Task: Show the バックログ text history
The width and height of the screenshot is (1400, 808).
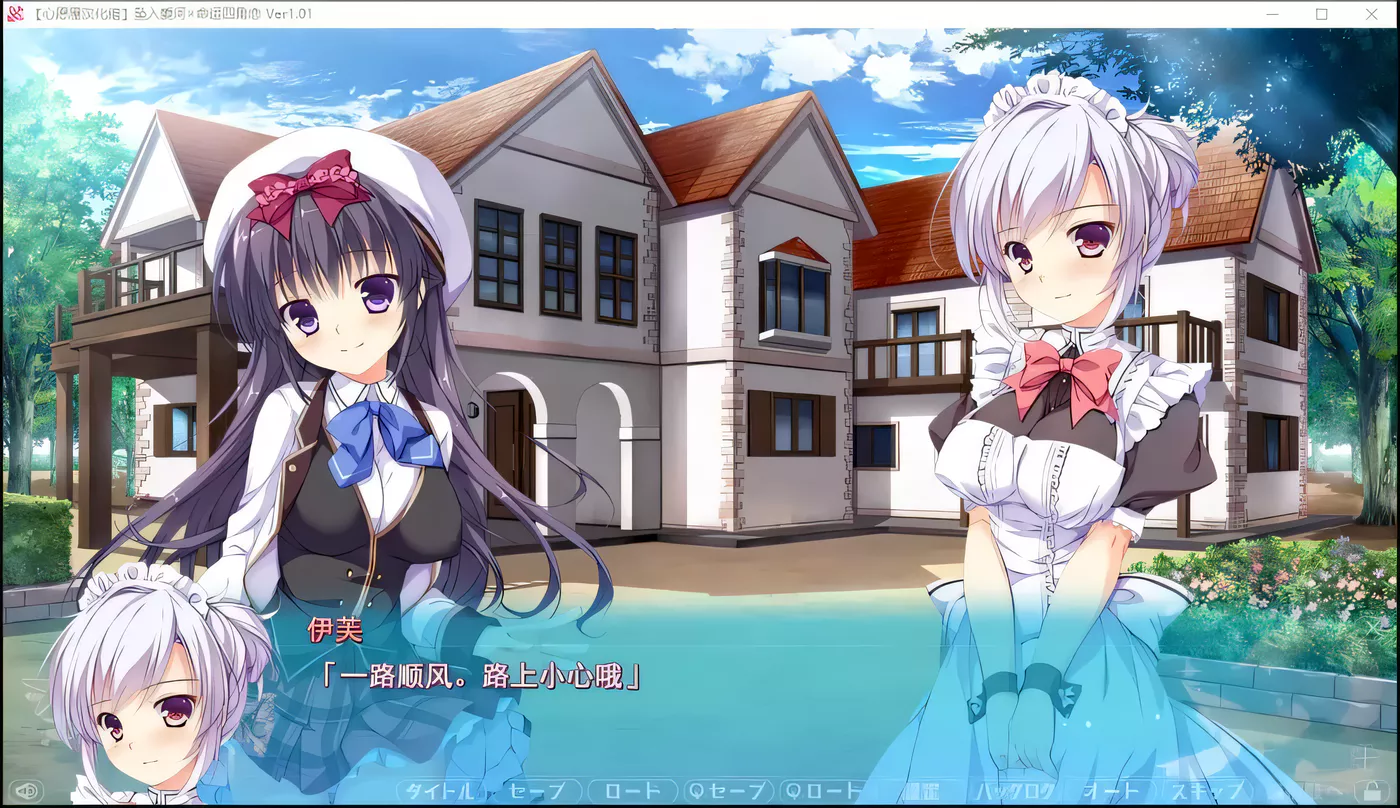Action: [x=1014, y=792]
